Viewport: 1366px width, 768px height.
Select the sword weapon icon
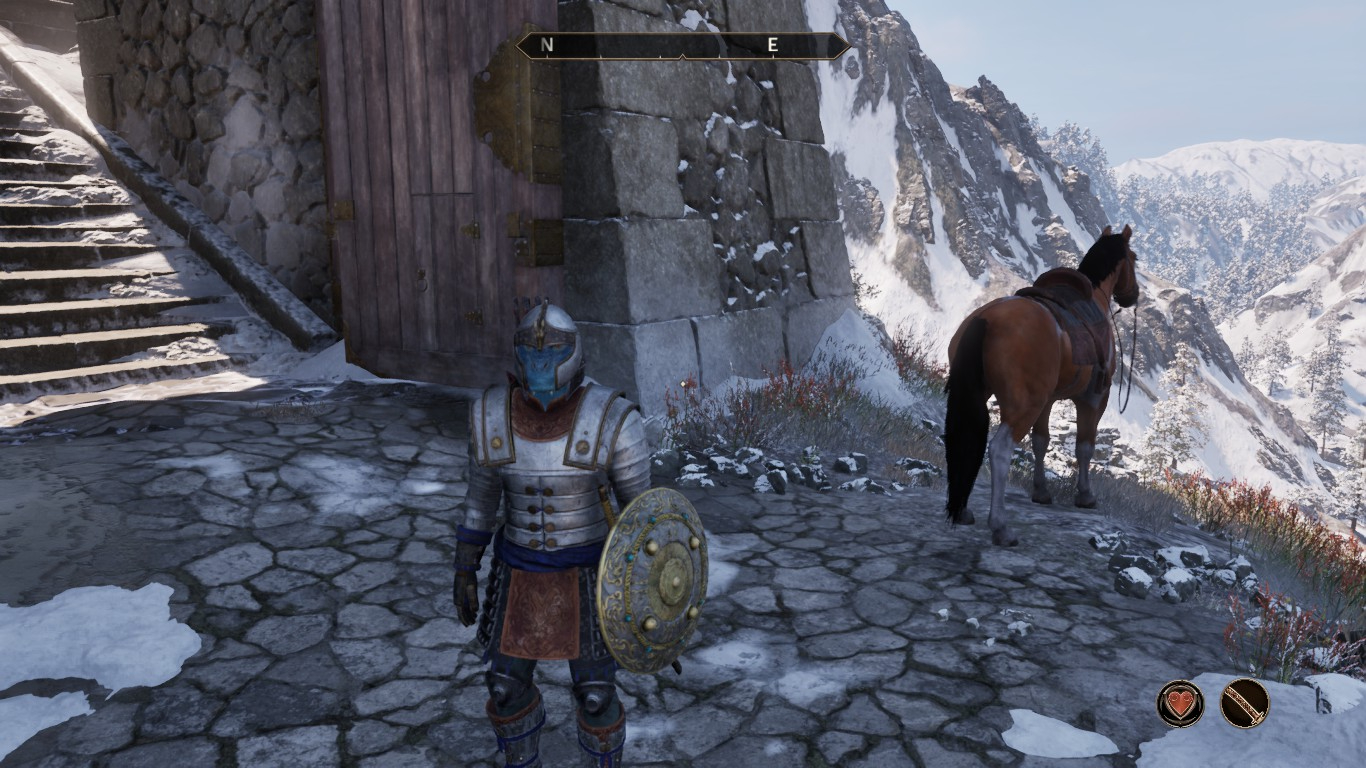point(1244,703)
